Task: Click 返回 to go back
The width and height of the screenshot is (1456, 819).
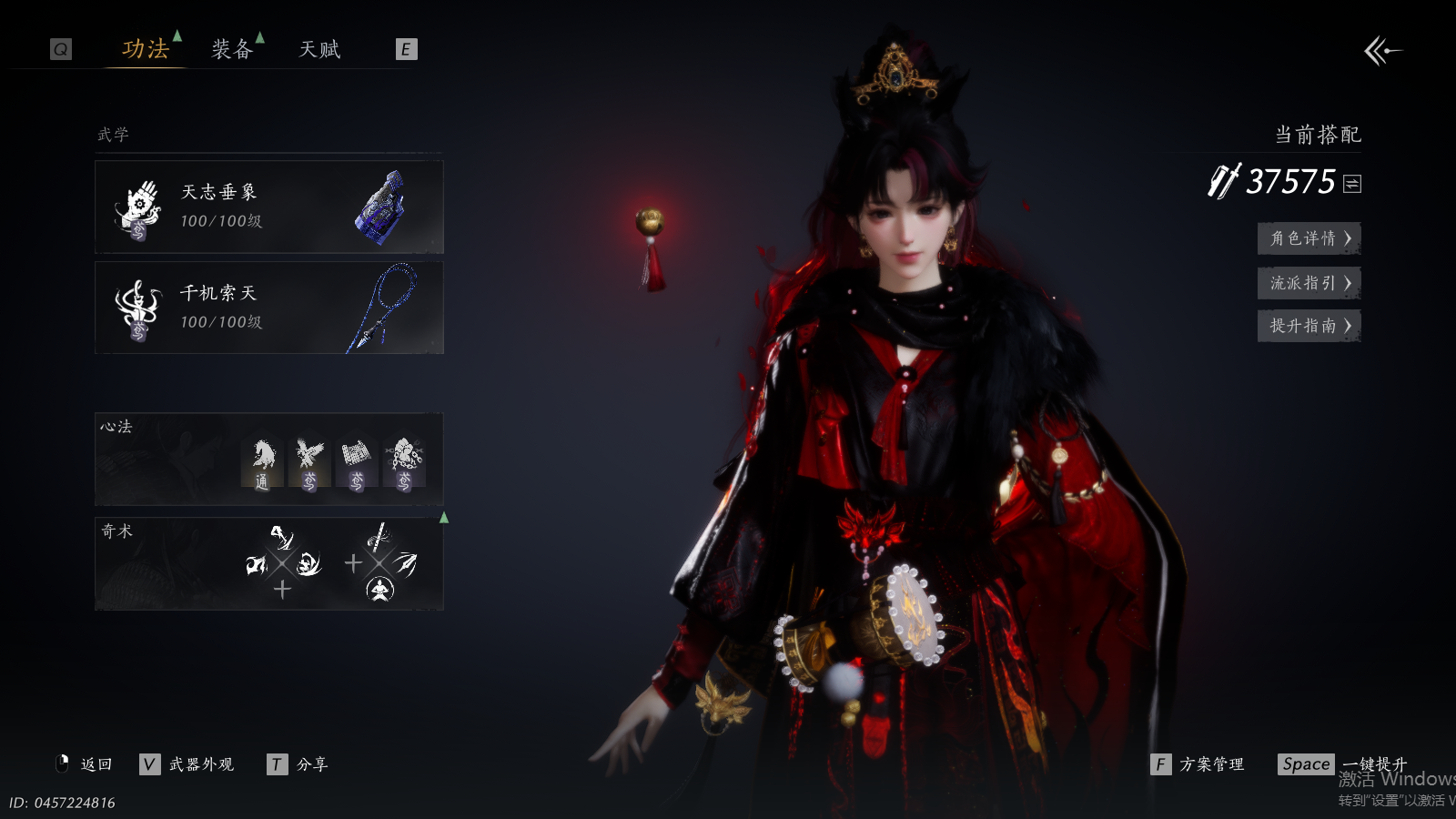Action: coord(86,764)
